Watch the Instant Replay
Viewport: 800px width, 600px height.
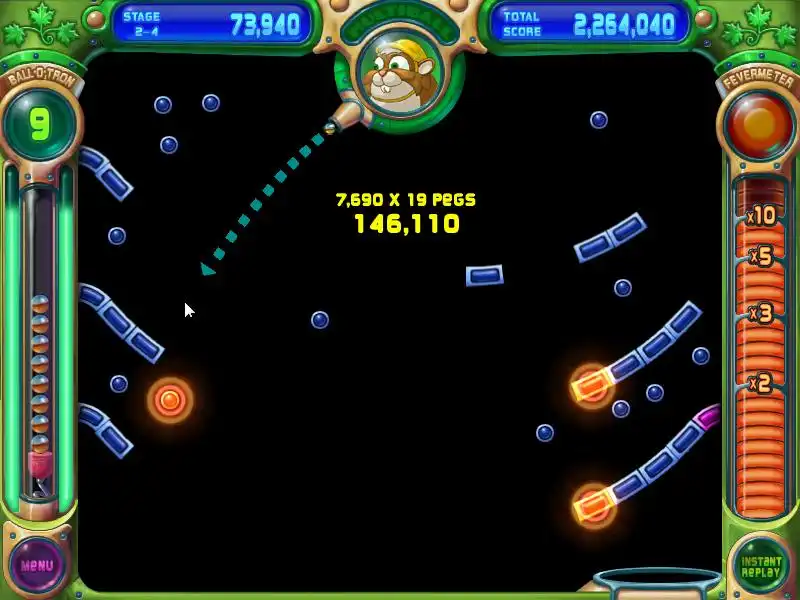(x=760, y=565)
